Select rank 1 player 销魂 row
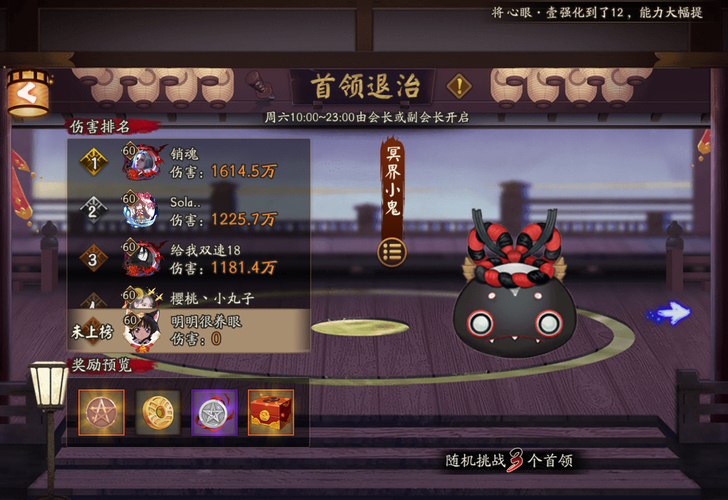 188,163
